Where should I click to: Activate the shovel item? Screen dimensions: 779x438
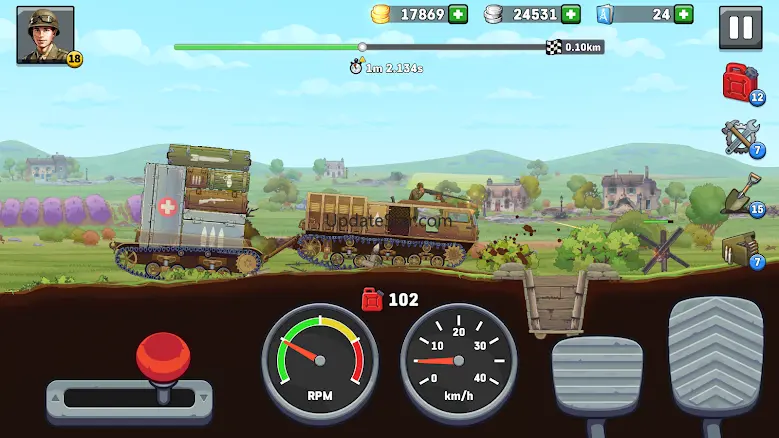[741, 192]
